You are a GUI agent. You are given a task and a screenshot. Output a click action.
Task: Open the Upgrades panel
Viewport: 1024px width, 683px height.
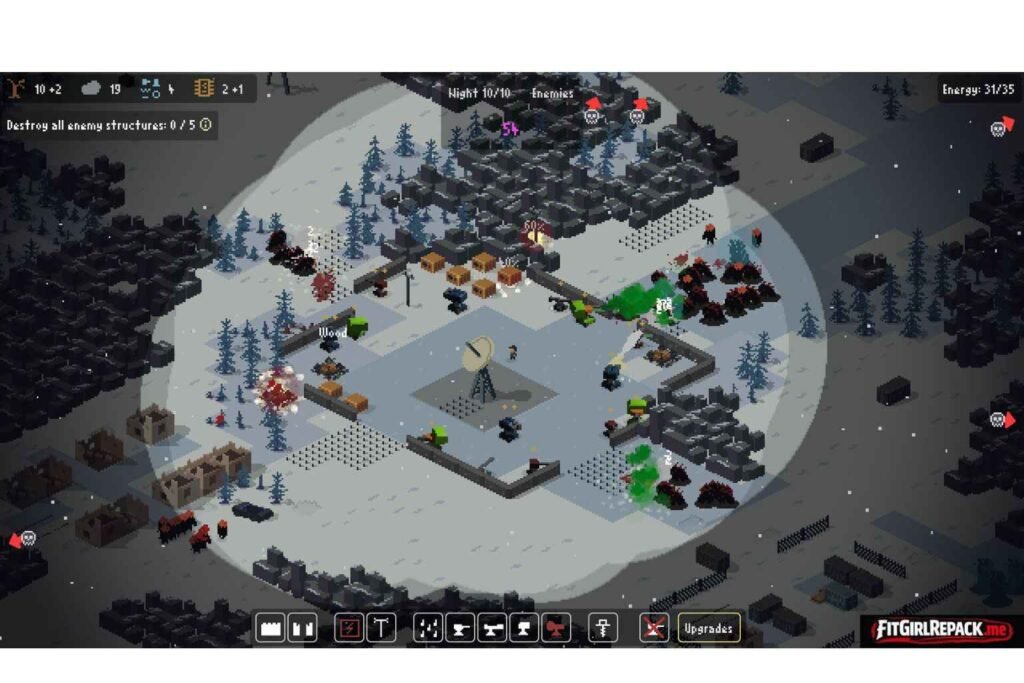pos(709,628)
